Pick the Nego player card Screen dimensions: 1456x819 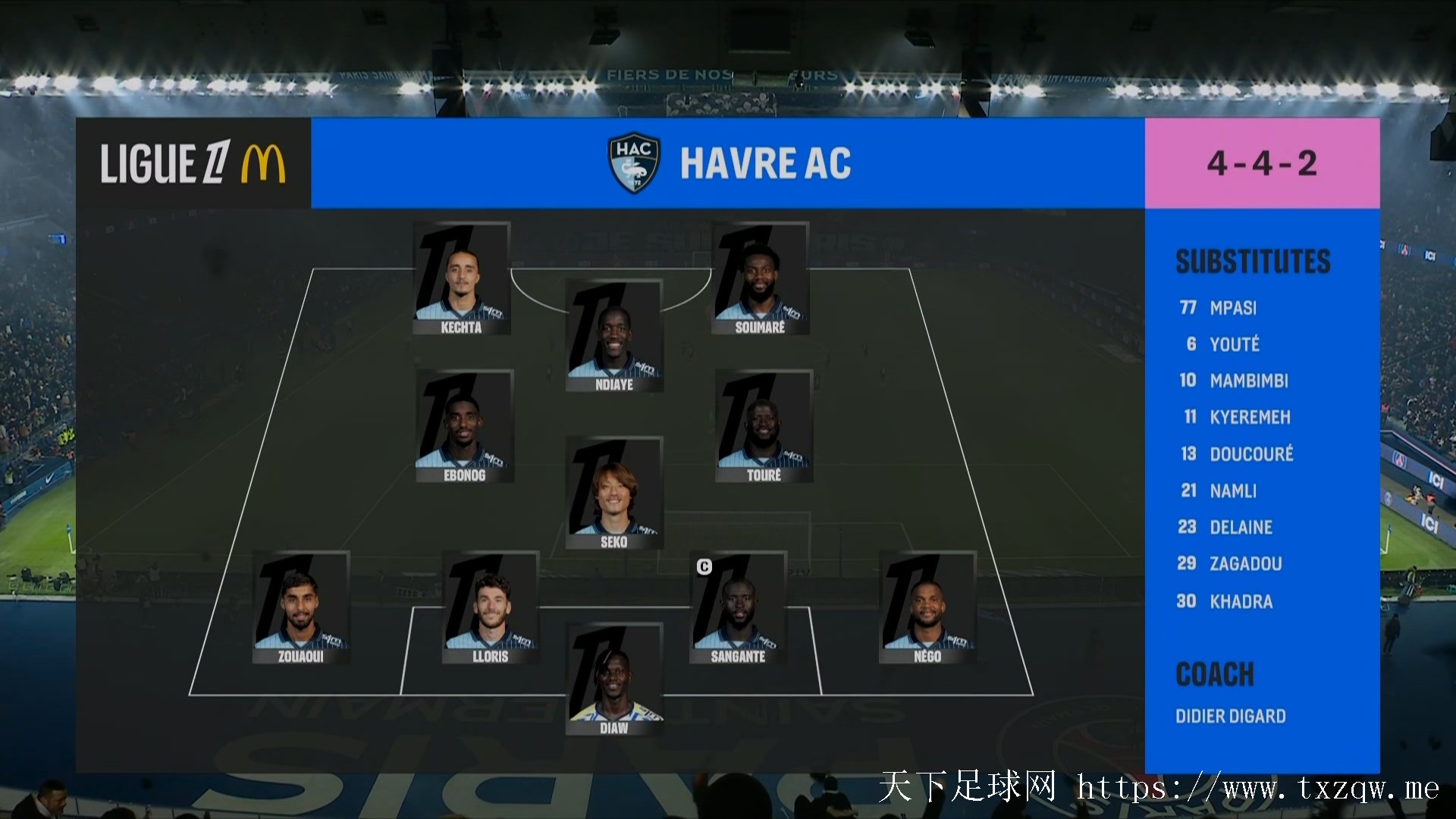[927, 607]
